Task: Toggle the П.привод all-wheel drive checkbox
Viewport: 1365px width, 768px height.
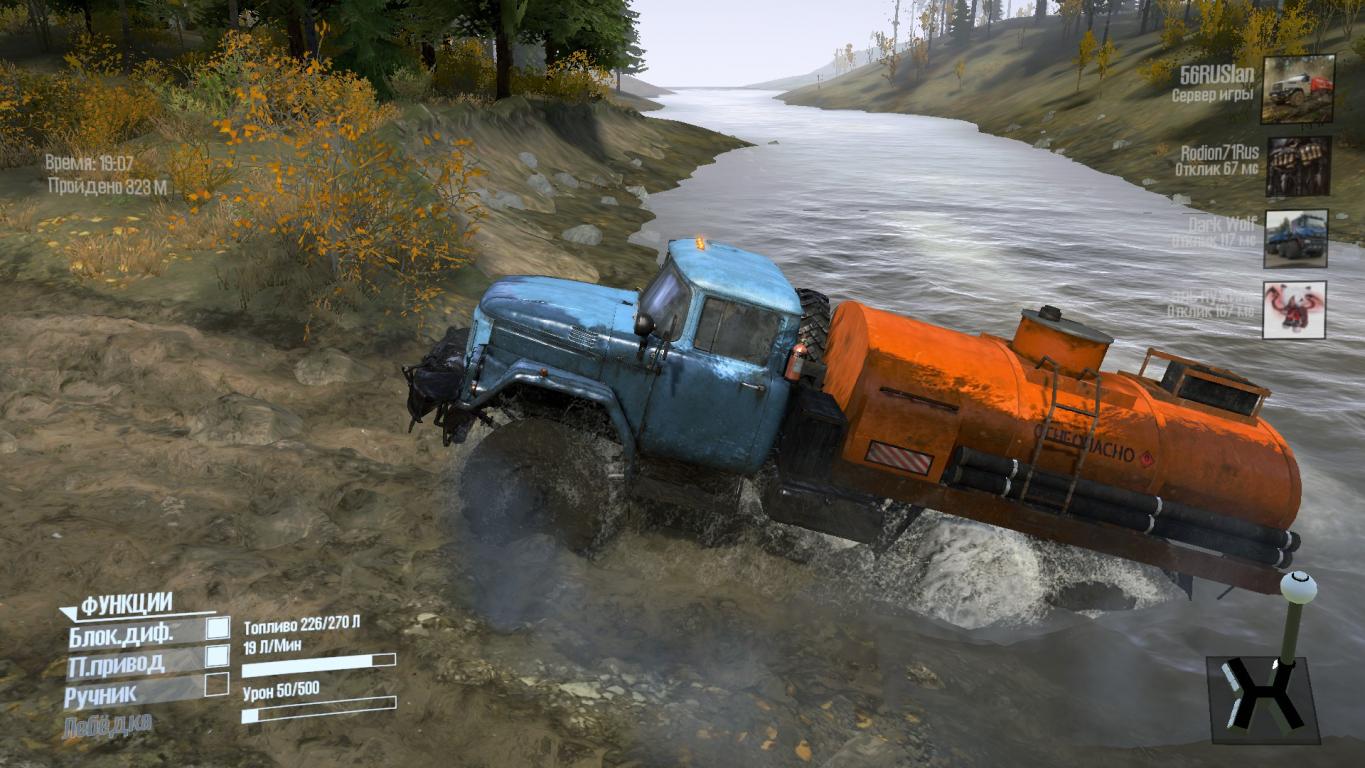Action: (x=217, y=656)
